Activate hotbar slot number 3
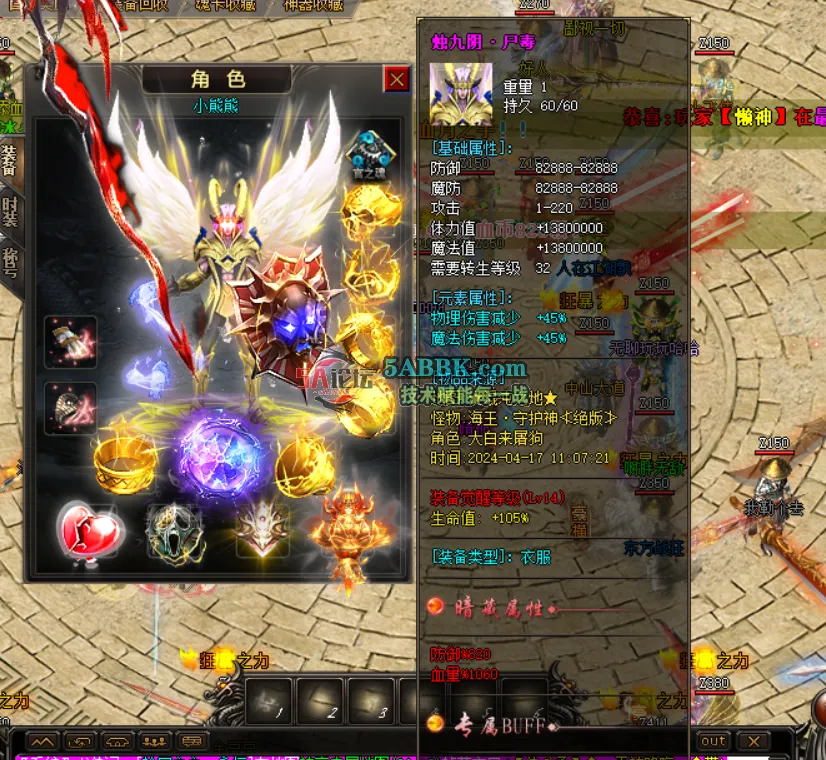826x760 pixels. (x=372, y=700)
